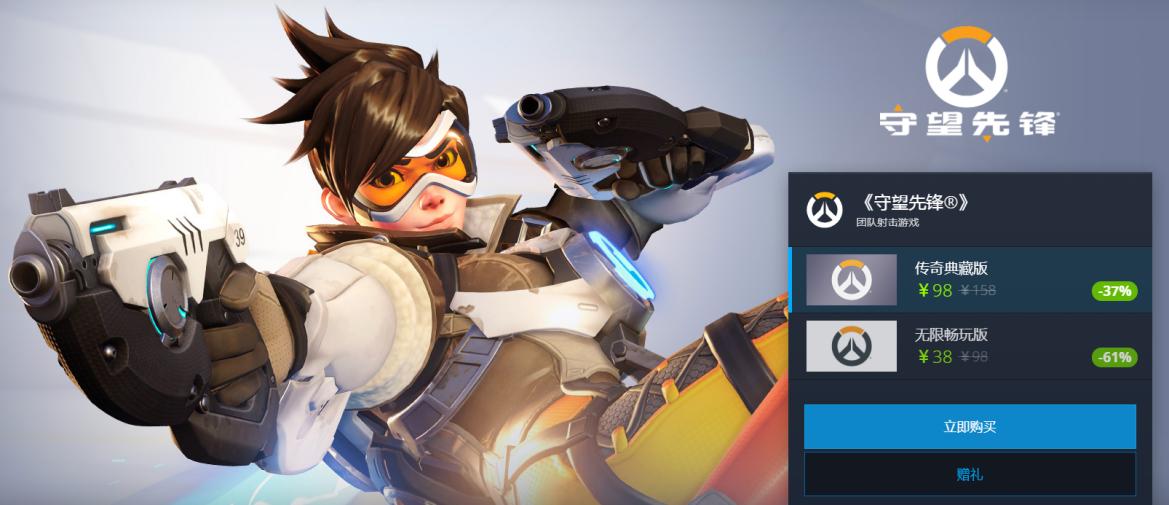Choose the 无限畅玩版 edition

[960, 346]
